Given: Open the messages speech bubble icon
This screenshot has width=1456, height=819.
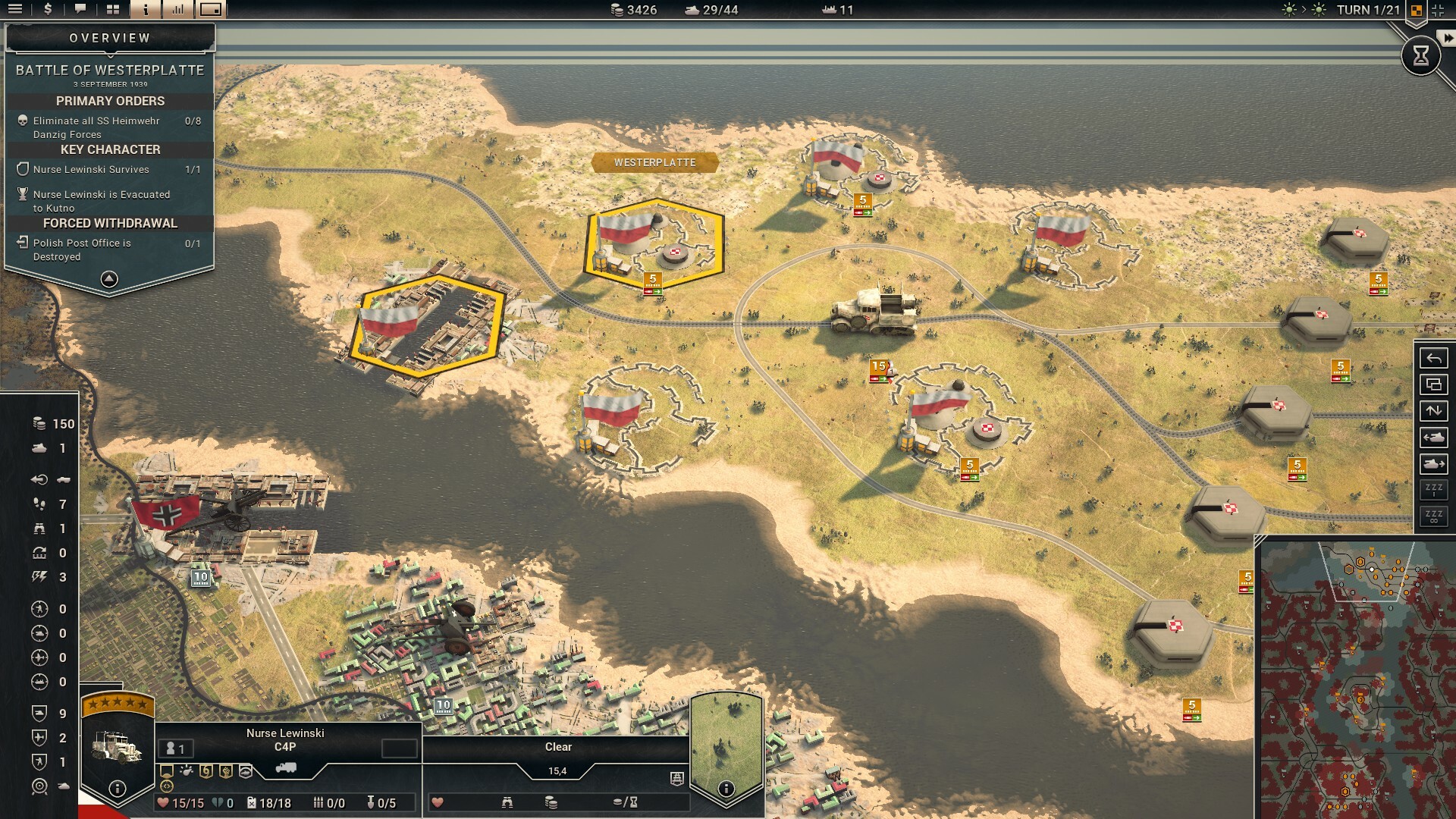Looking at the screenshot, I should (x=80, y=11).
